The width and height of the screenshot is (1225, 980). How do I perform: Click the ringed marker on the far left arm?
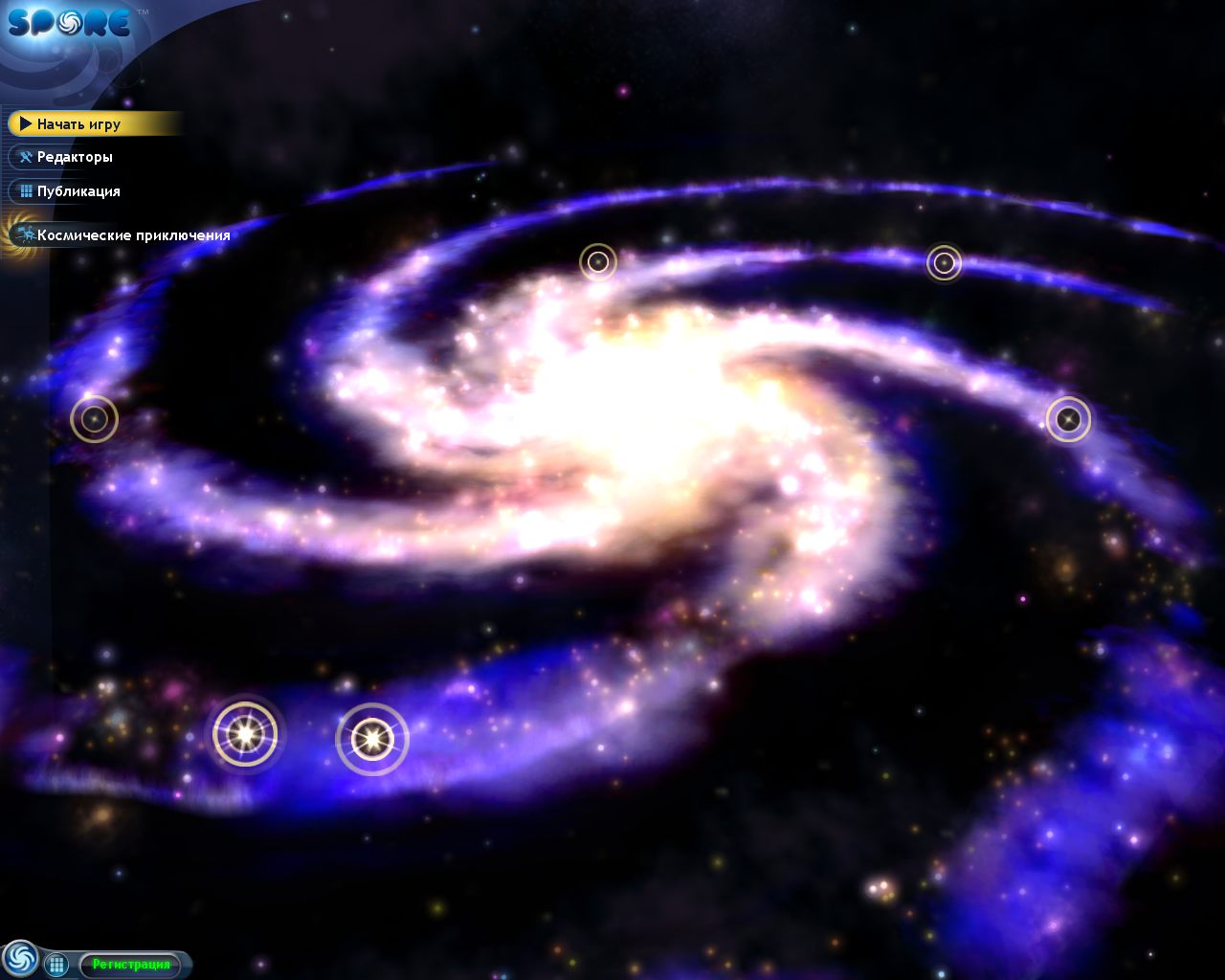(x=94, y=418)
